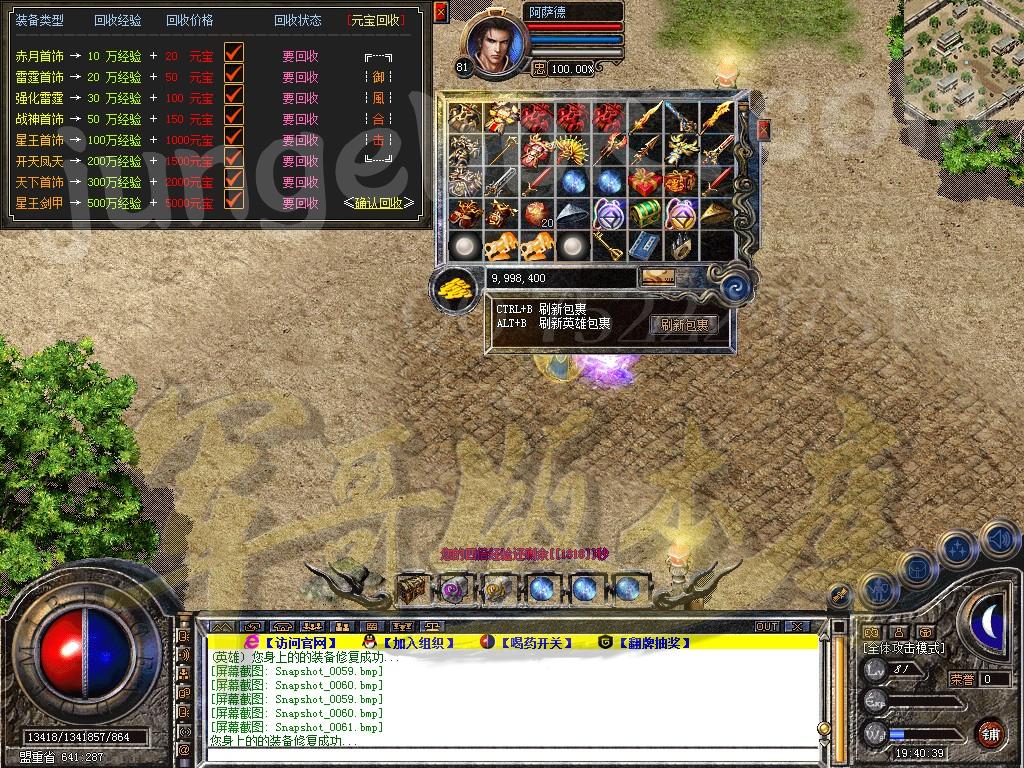Screen dimensions: 1024x768
Task: Open the red 铺 shop button
Action: click(990, 733)
